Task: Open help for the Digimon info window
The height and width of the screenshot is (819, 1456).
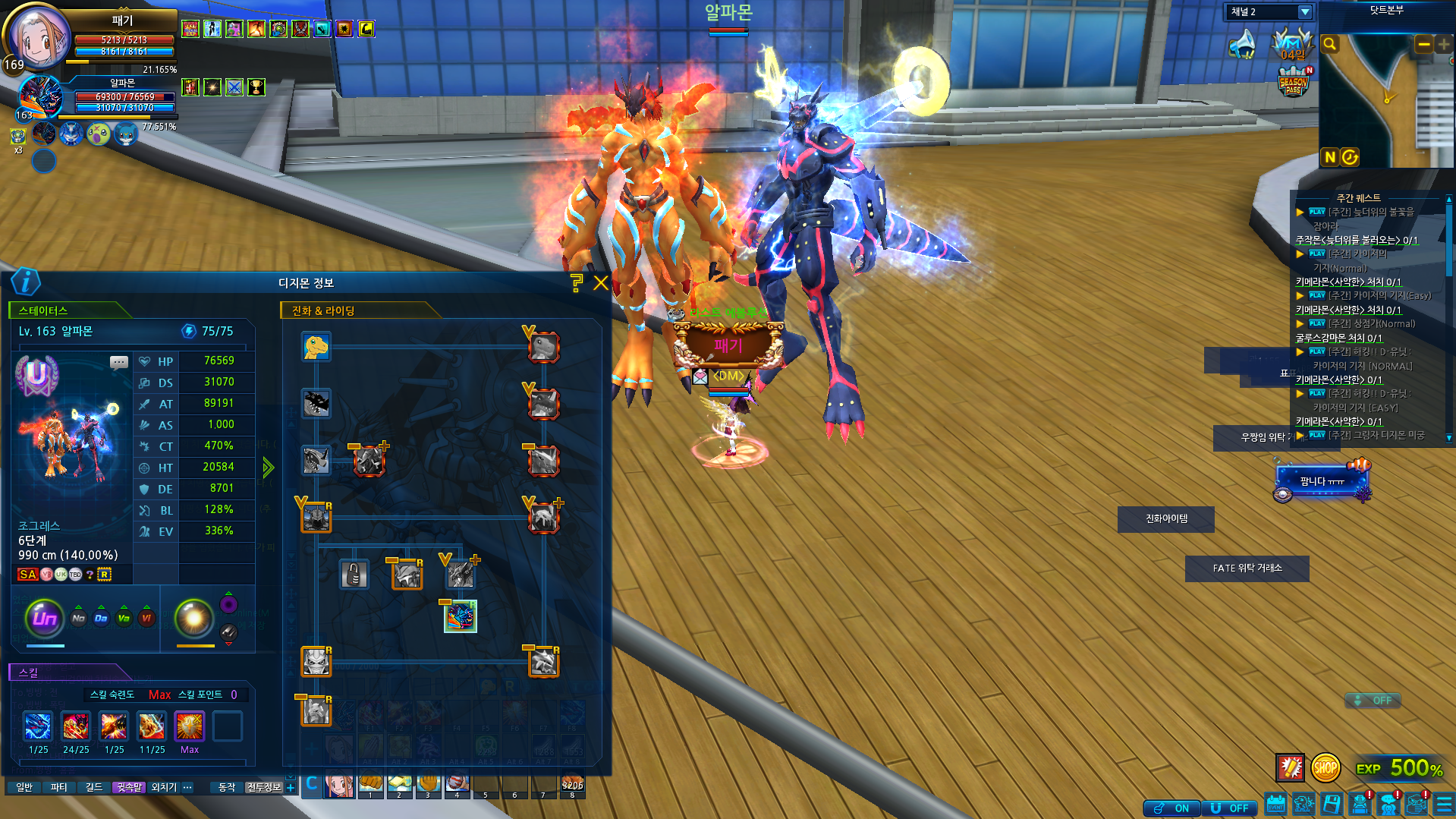Action: click(577, 283)
